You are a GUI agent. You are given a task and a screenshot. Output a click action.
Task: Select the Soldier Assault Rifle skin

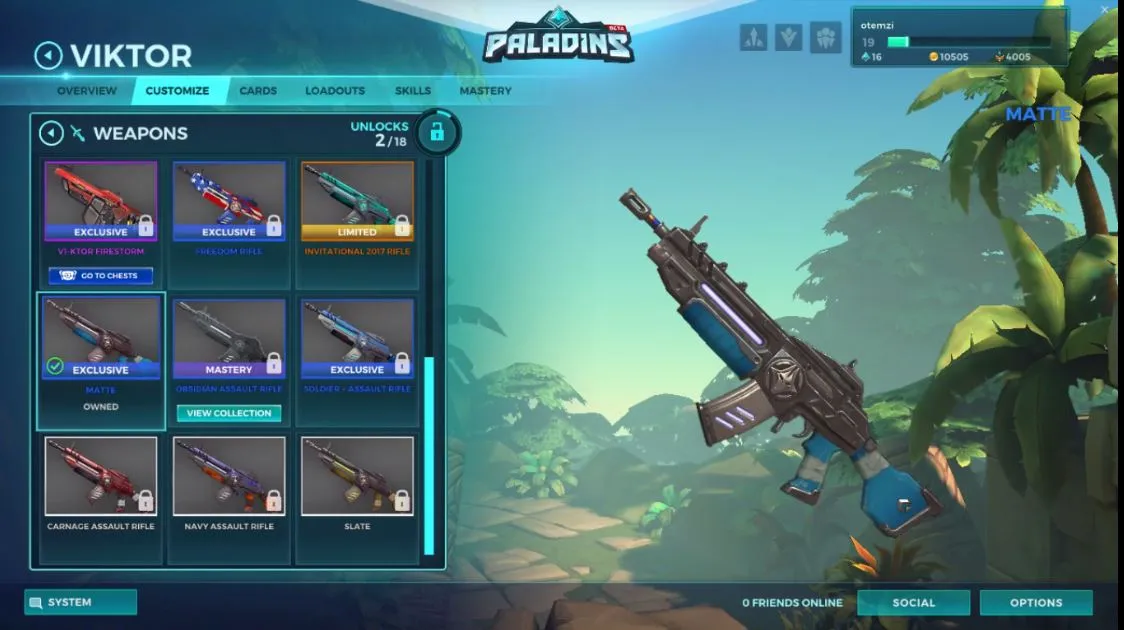(x=357, y=338)
